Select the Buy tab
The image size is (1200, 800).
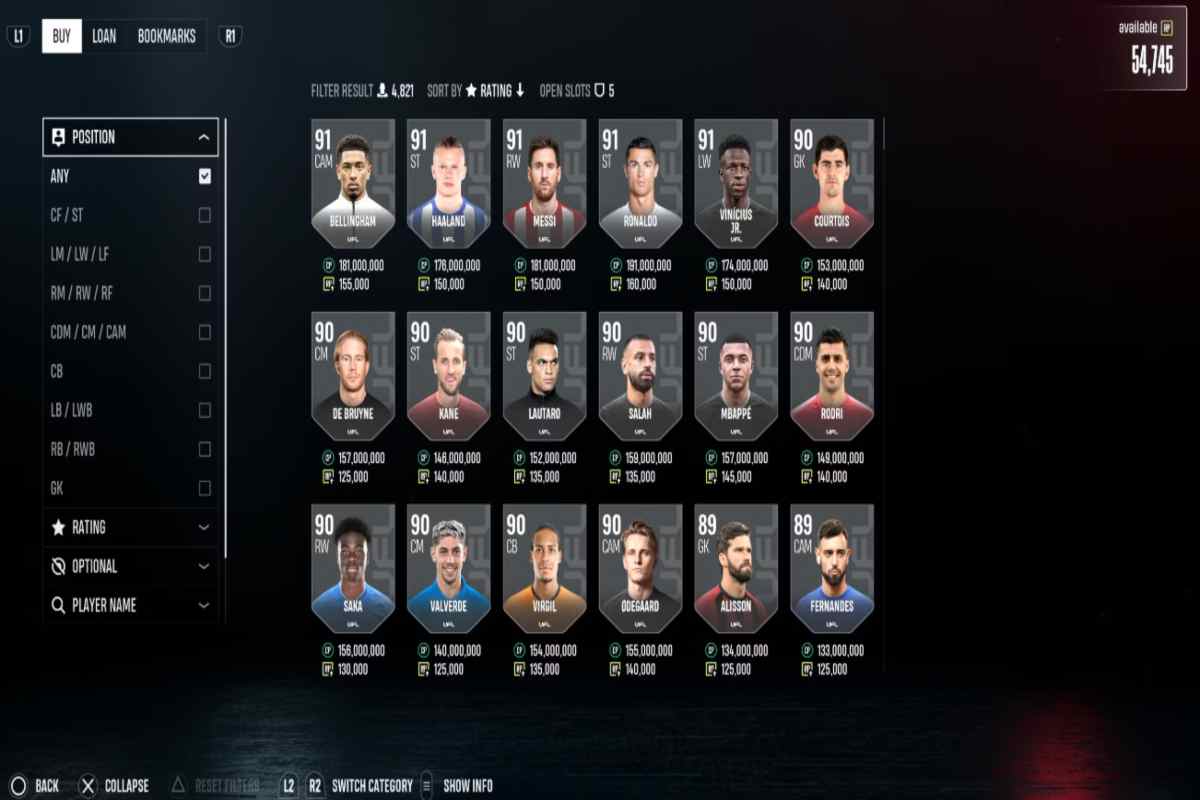pos(61,37)
